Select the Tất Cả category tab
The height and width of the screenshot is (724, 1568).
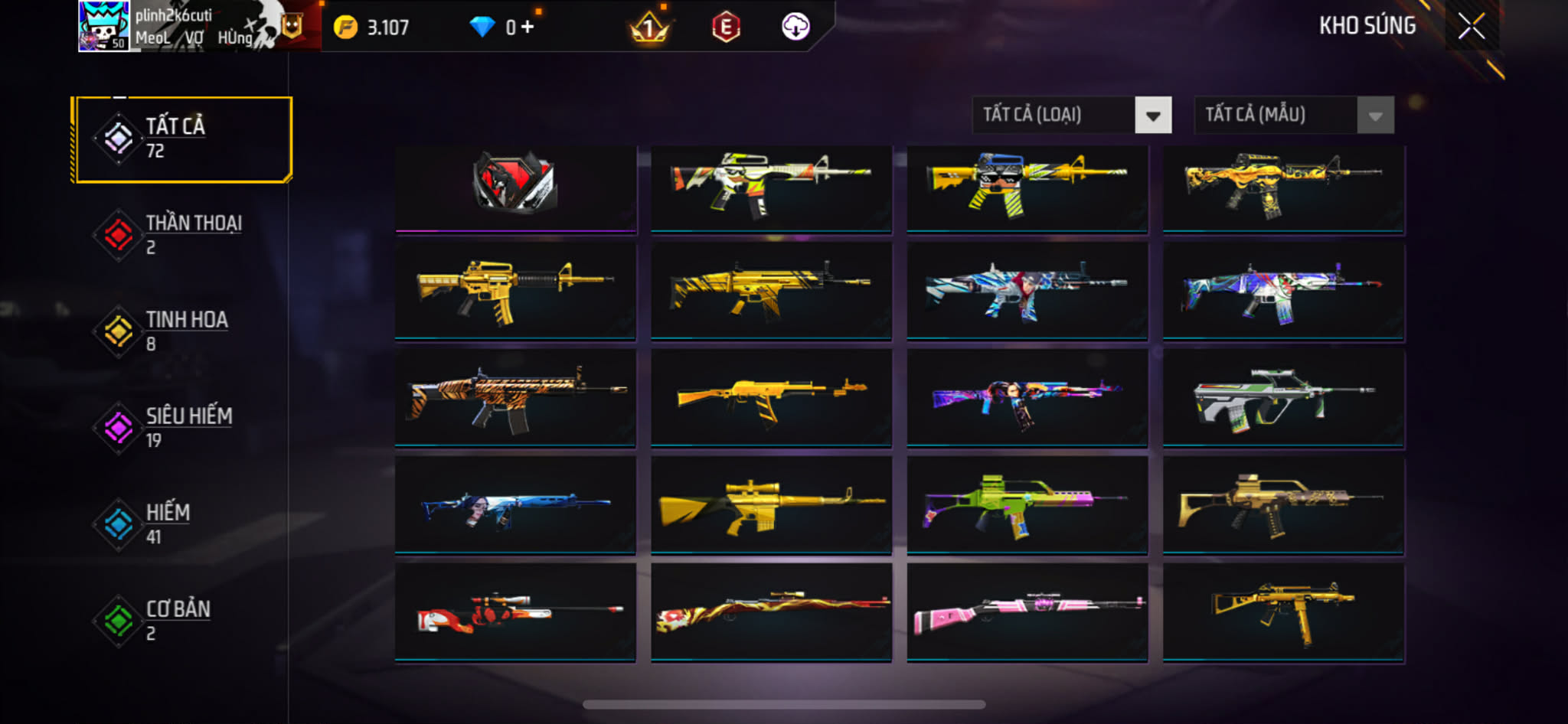[x=182, y=139]
